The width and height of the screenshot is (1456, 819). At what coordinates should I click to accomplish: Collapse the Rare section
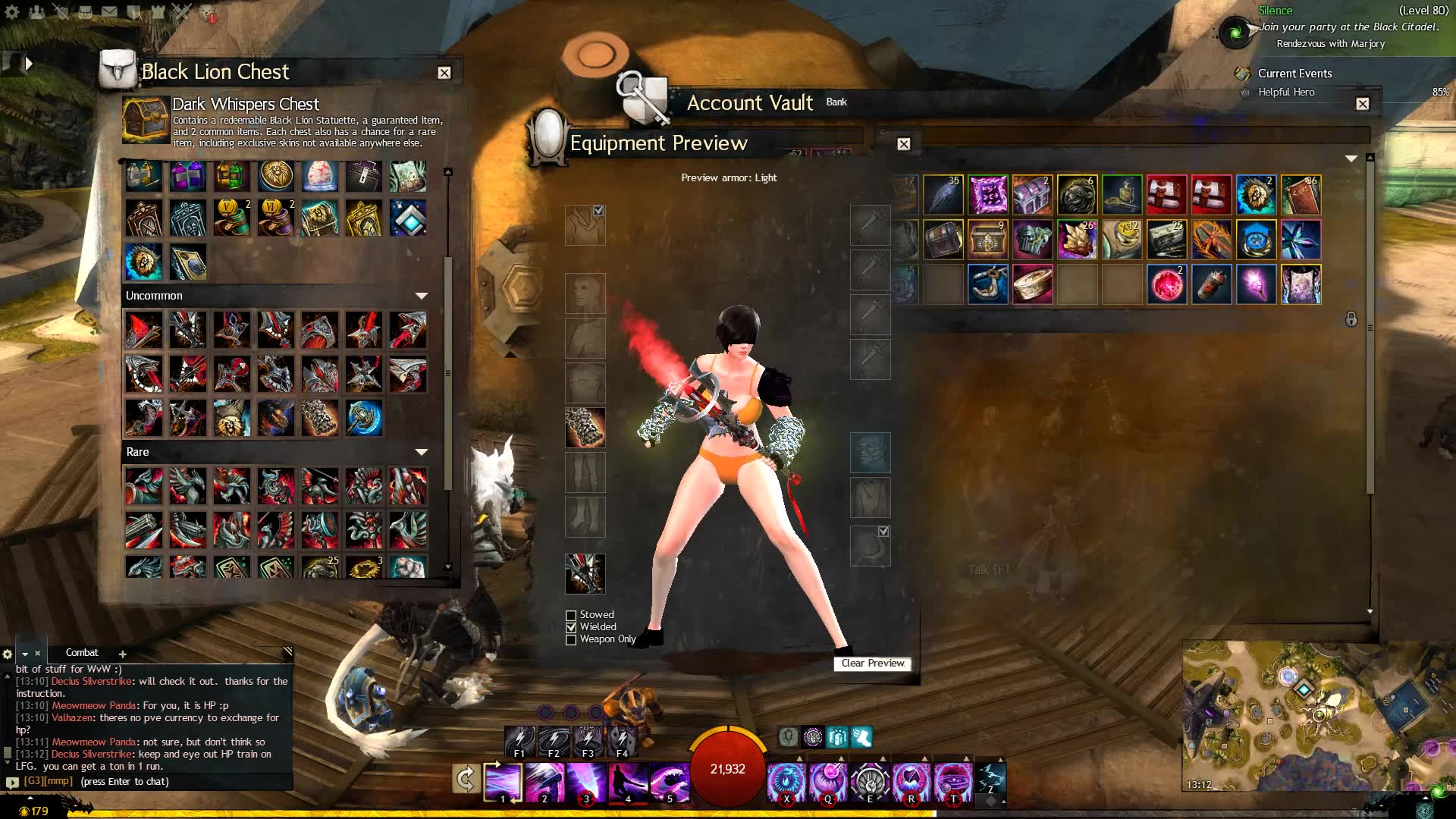click(422, 452)
